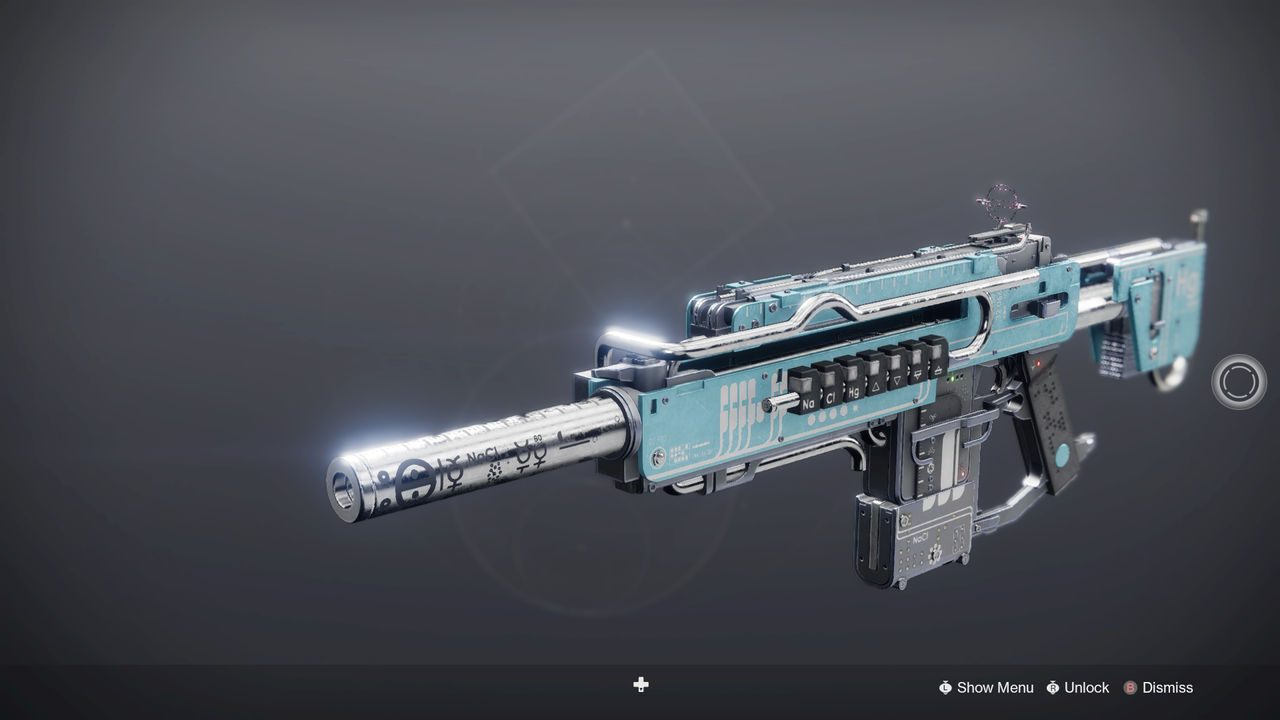Image resolution: width=1280 pixels, height=720 pixels.
Task: Click the Hg element key on the weapon
Action: point(854,392)
